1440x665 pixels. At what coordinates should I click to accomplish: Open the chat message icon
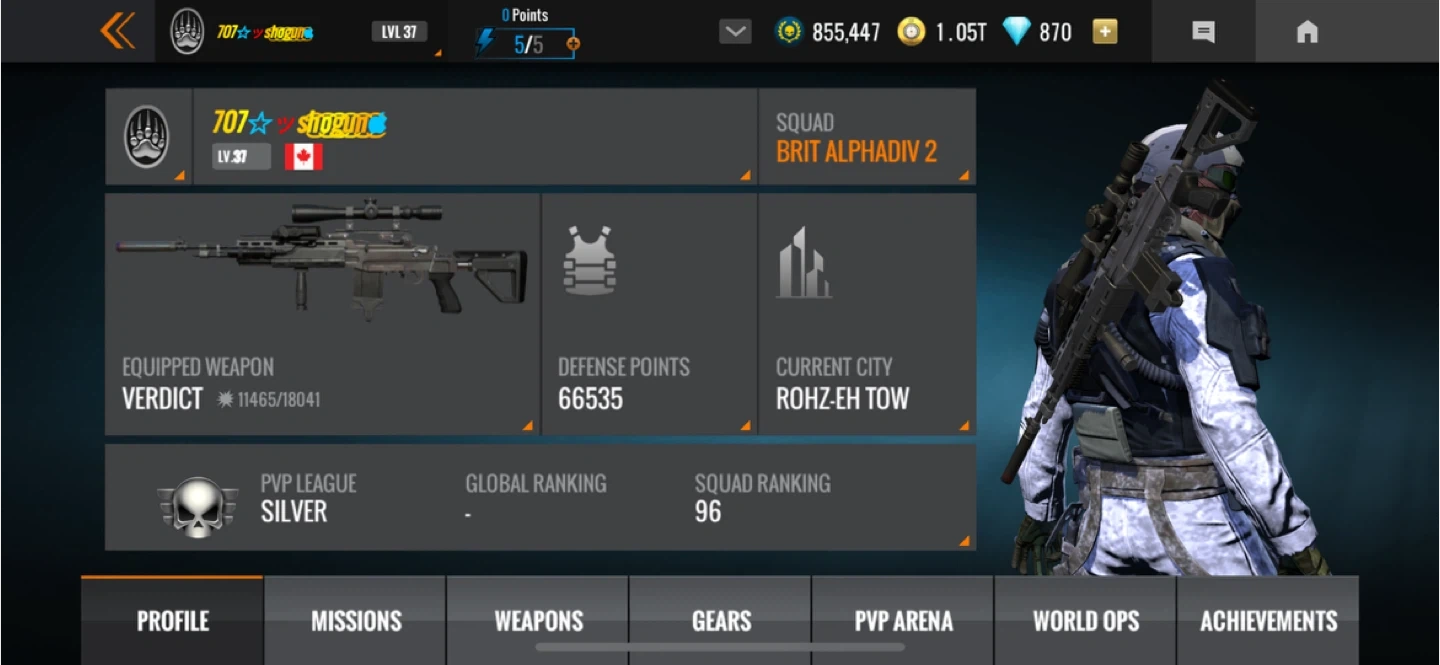[1204, 32]
